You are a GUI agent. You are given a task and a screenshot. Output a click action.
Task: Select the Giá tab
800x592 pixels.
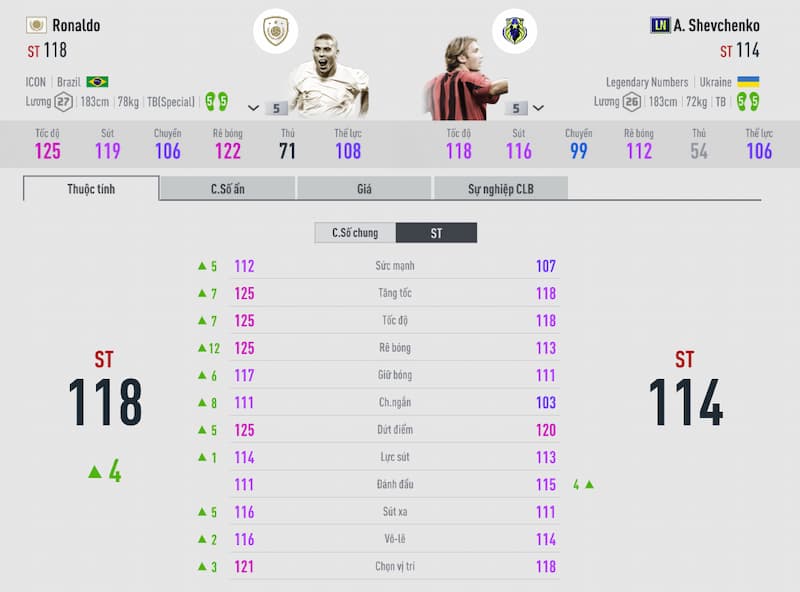click(364, 188)
